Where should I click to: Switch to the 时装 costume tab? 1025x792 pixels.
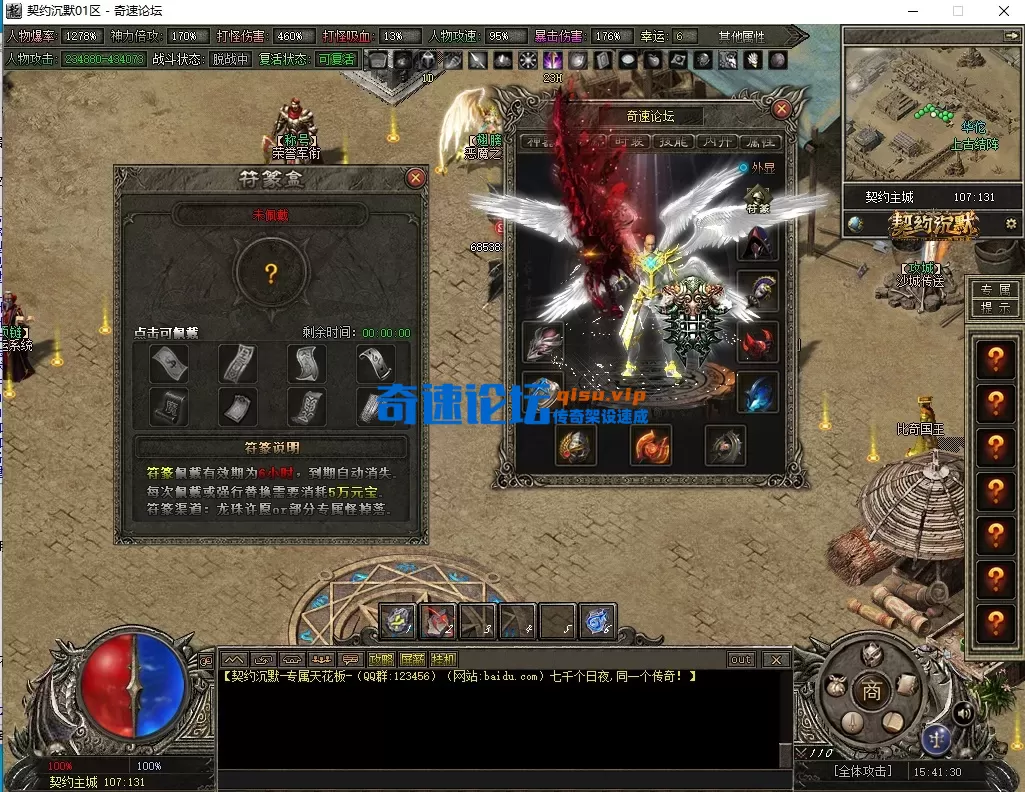point(630,142)
